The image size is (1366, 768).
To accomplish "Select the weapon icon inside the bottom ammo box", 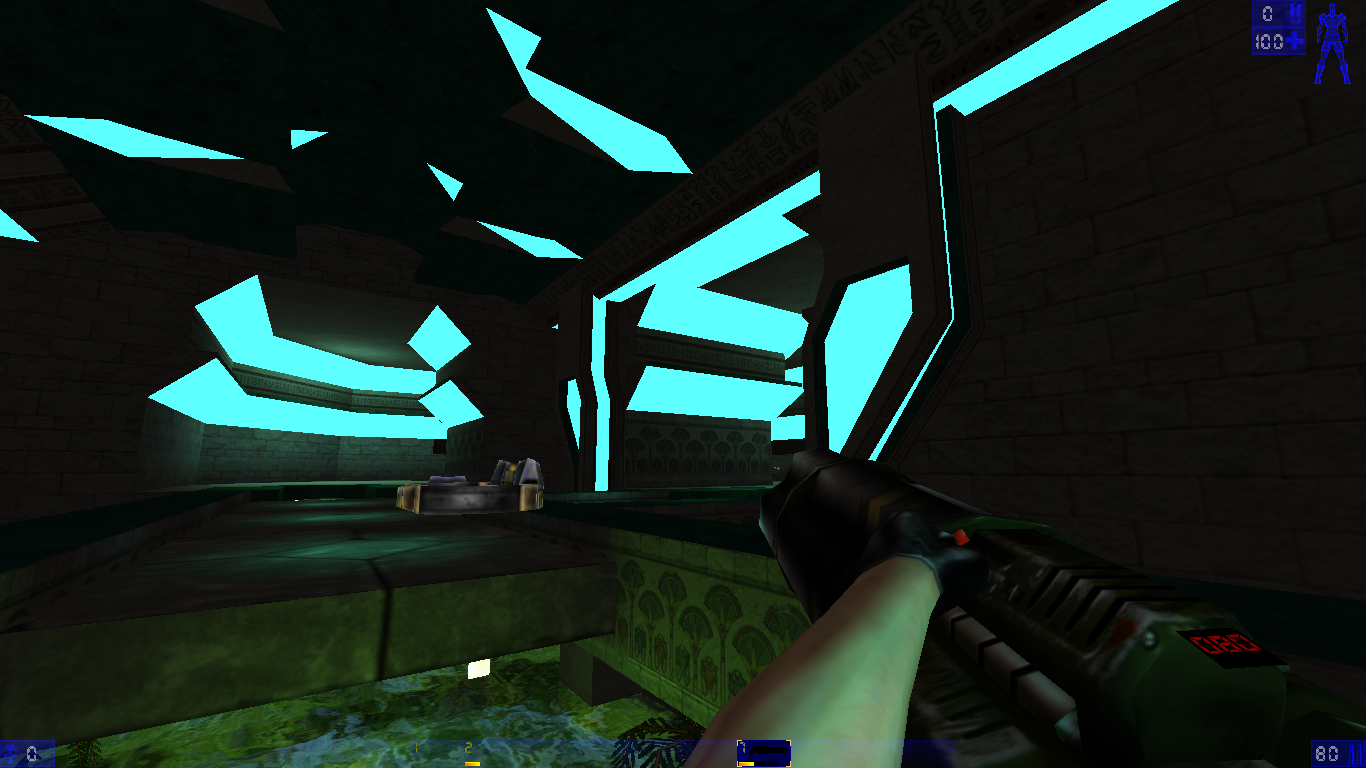I will [x=765, y=750].
